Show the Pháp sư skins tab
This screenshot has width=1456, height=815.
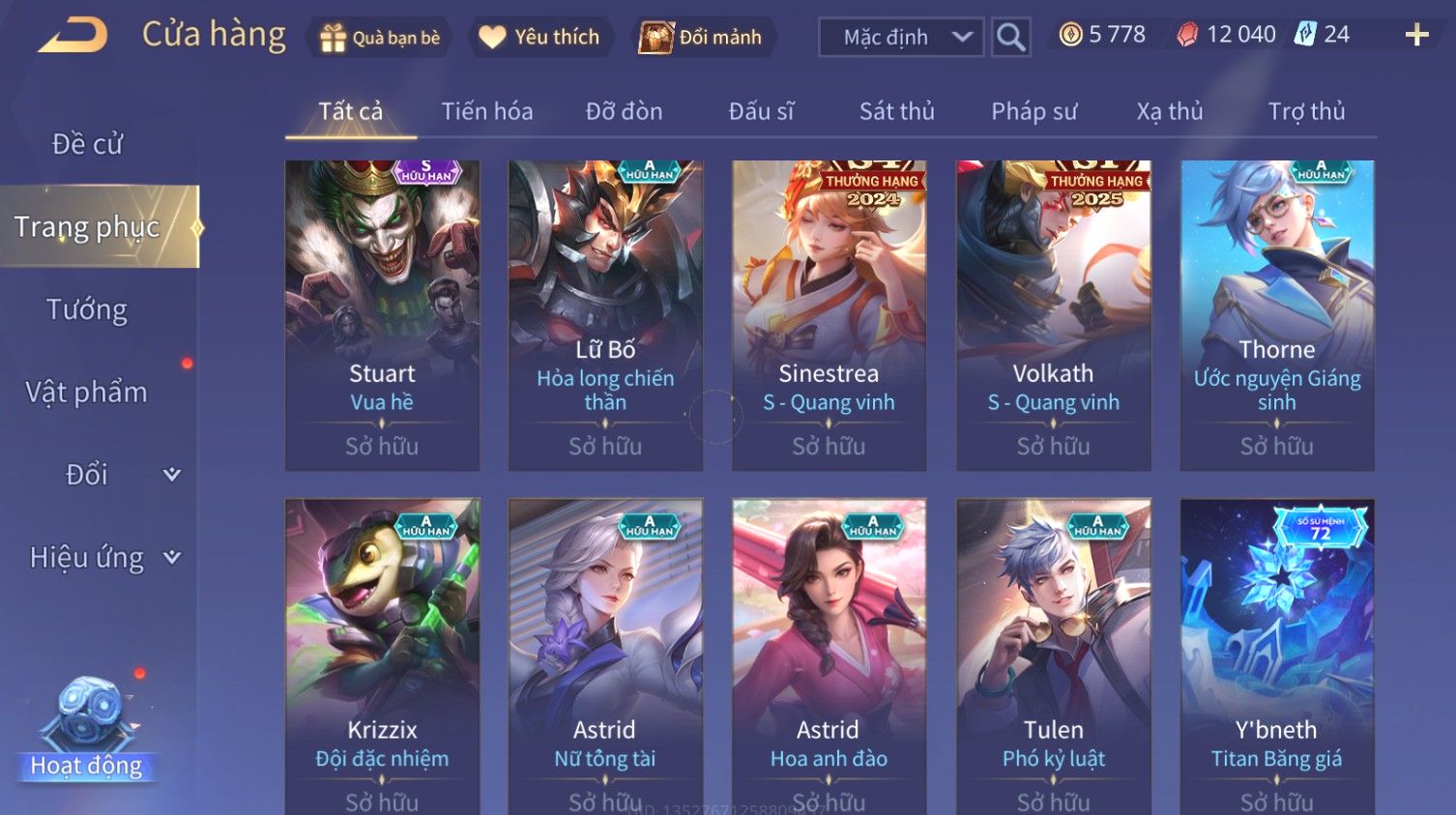[1034, 112]
